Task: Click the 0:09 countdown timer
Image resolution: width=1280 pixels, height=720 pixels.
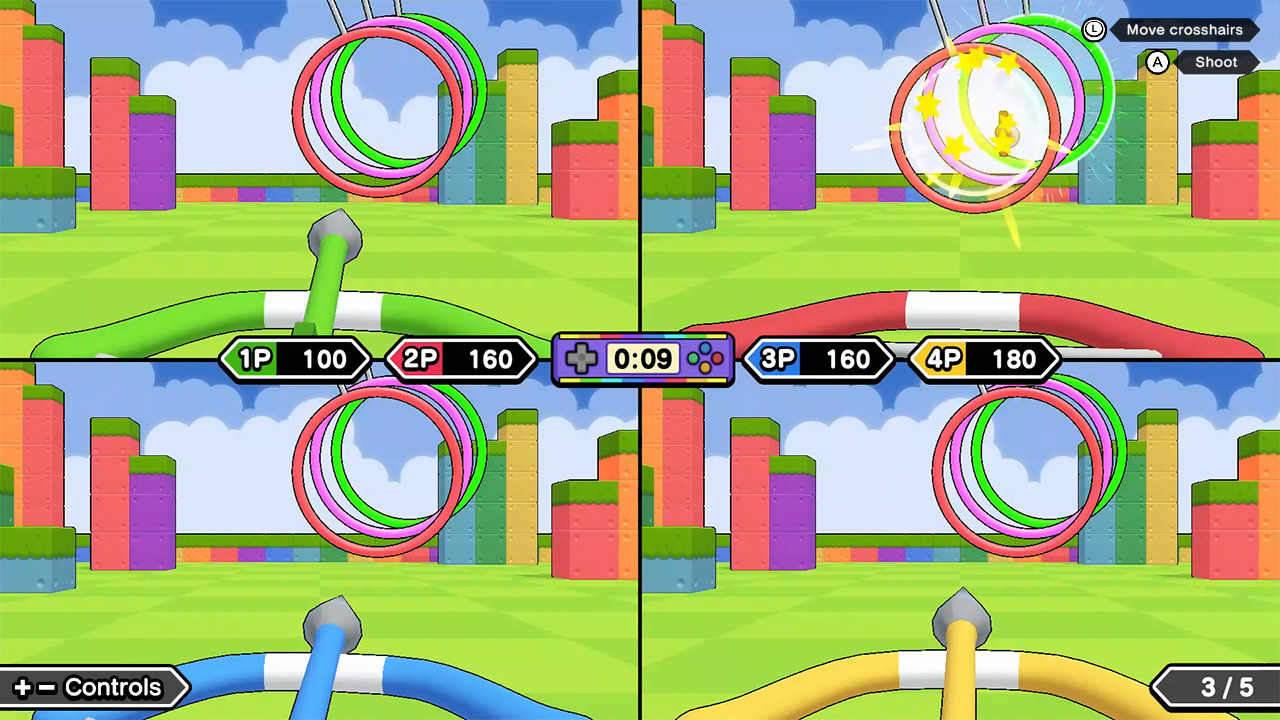Action: tap(642, 359)
